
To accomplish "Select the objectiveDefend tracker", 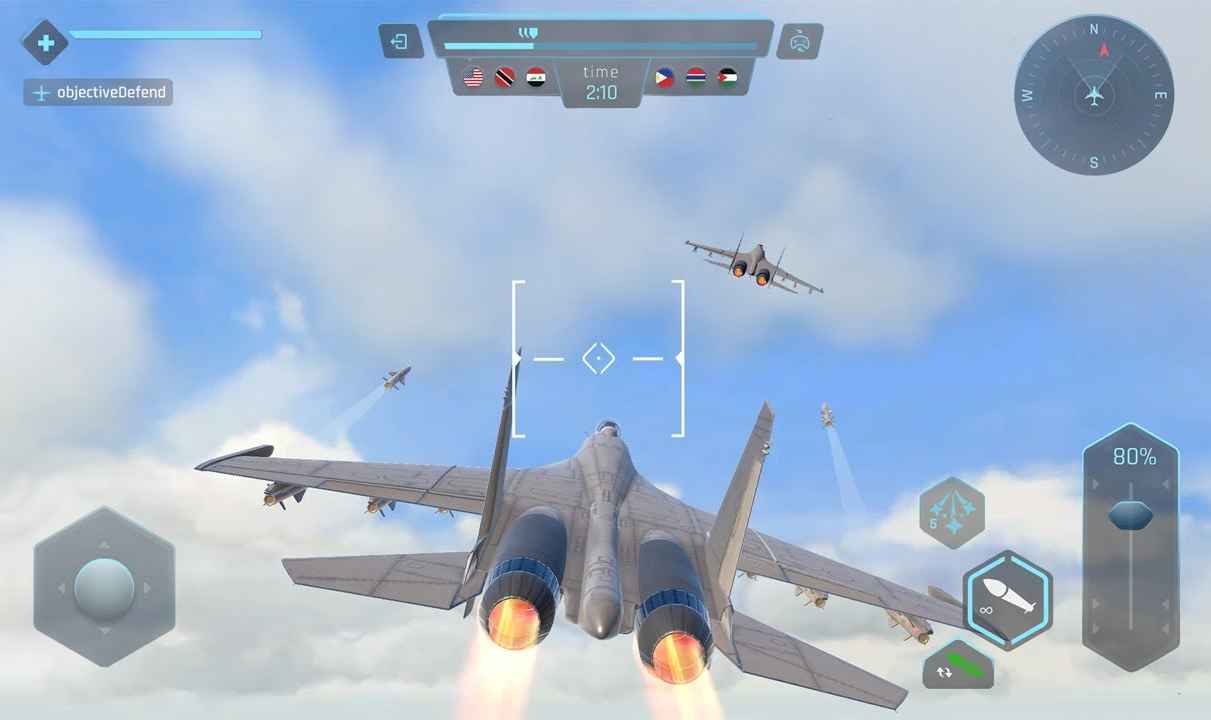I will [98, 93].
